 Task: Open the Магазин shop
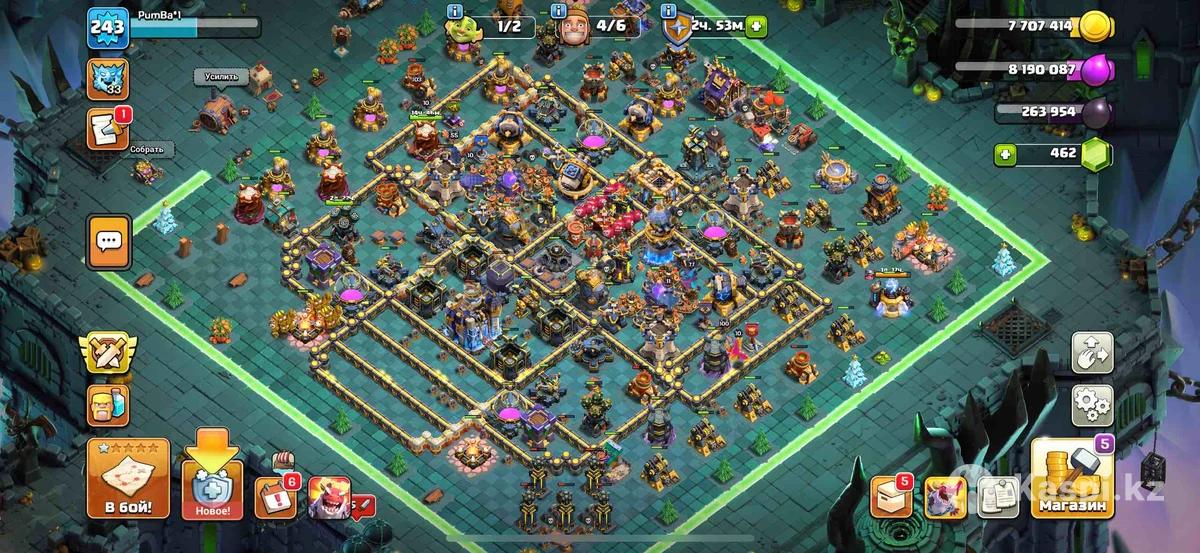(x=1073, y=479)
